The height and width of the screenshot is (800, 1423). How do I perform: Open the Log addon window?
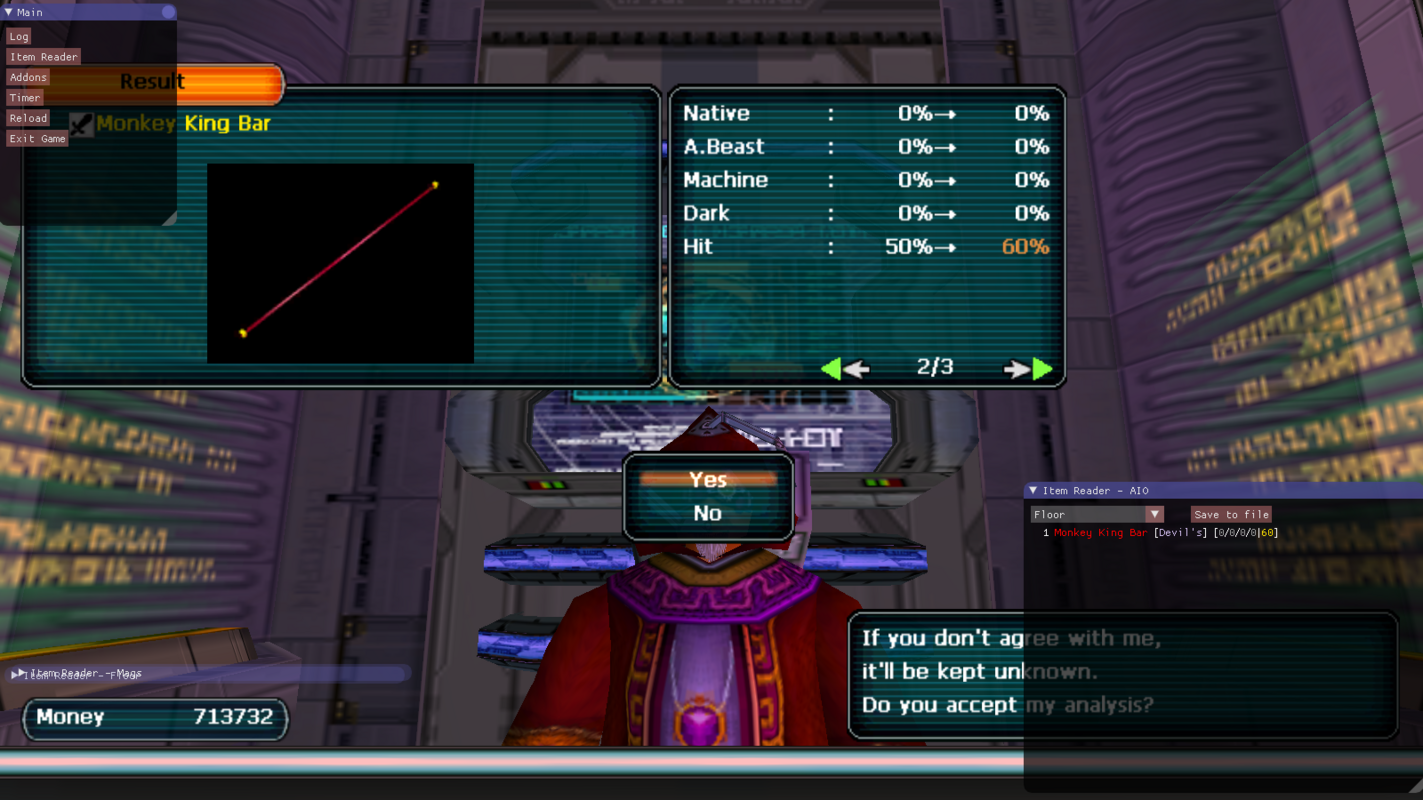(19, 37)
